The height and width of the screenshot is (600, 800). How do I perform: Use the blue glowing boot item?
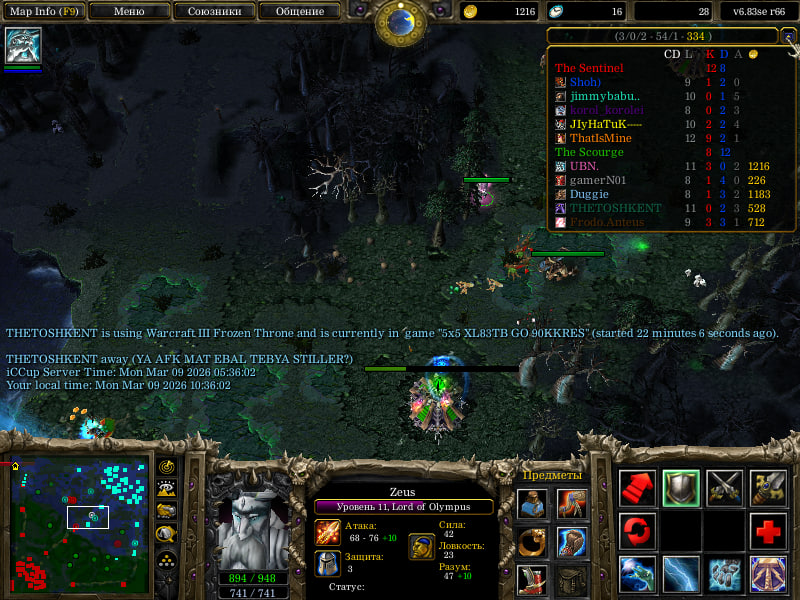[x=571, y=542]
